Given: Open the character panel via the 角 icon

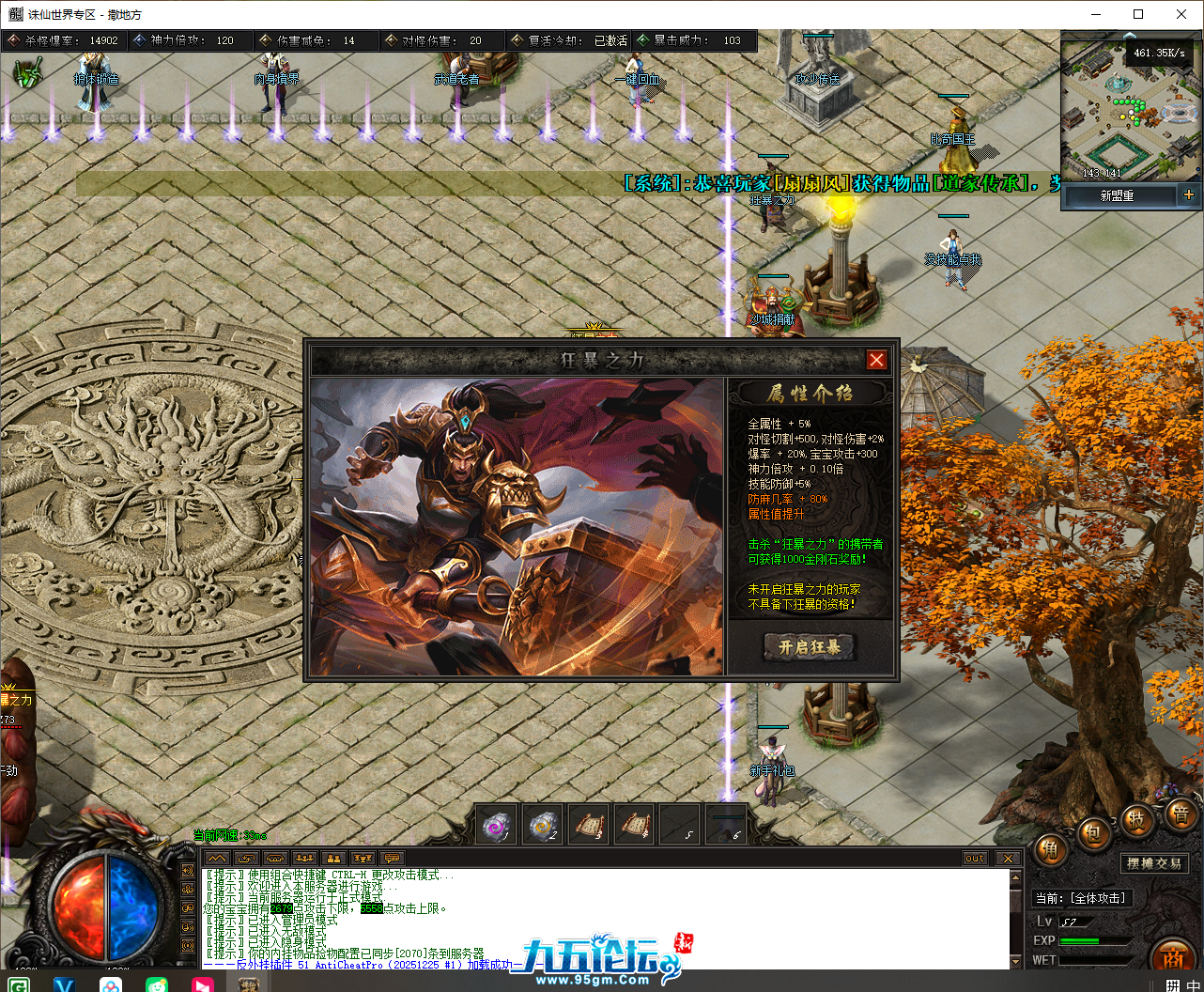Looking at the screenshot, I should 1049,850.
